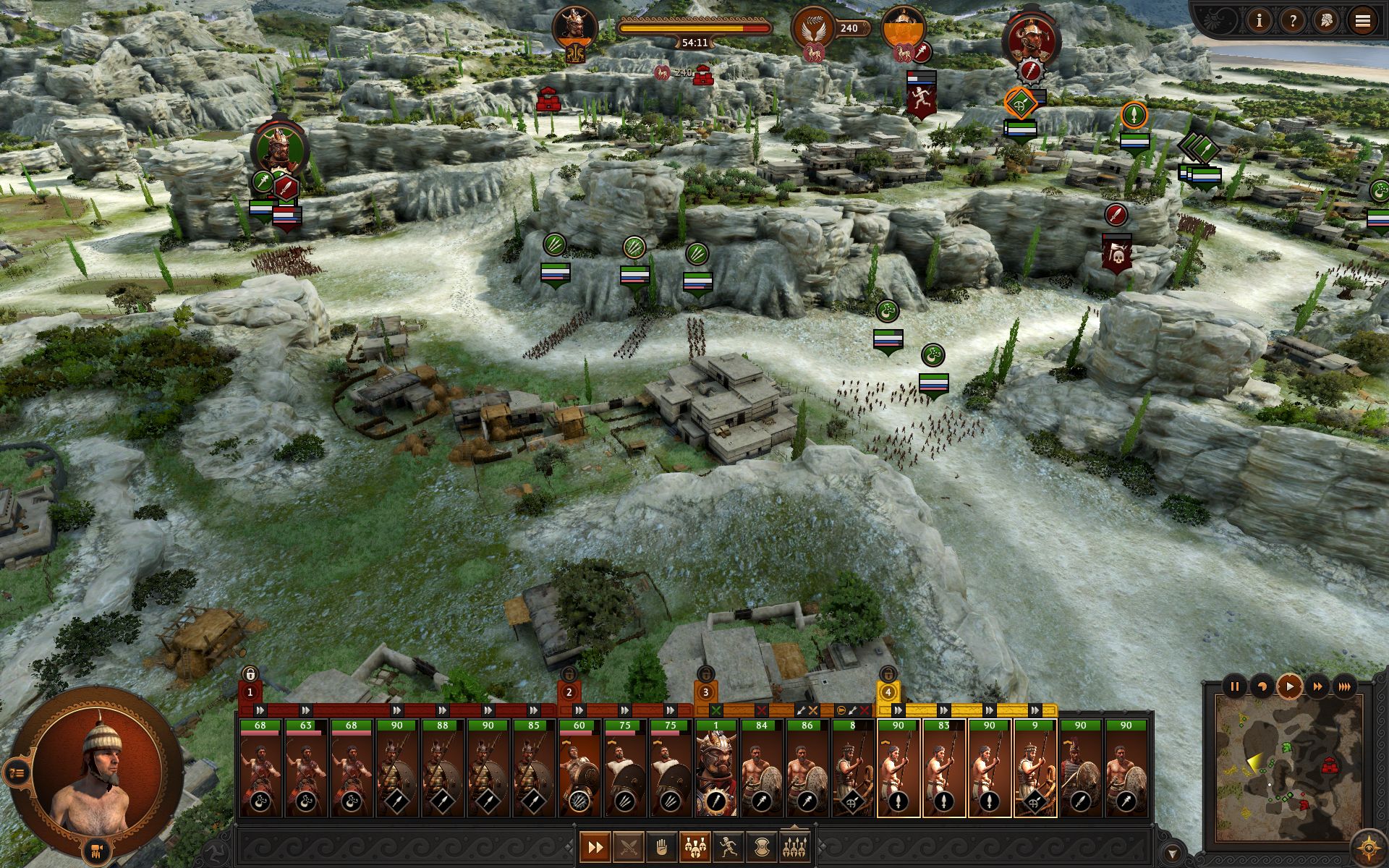Open the spearmen formations menu
The width and height of the screenshot is (1389, 868).
(x=794, y=846)
